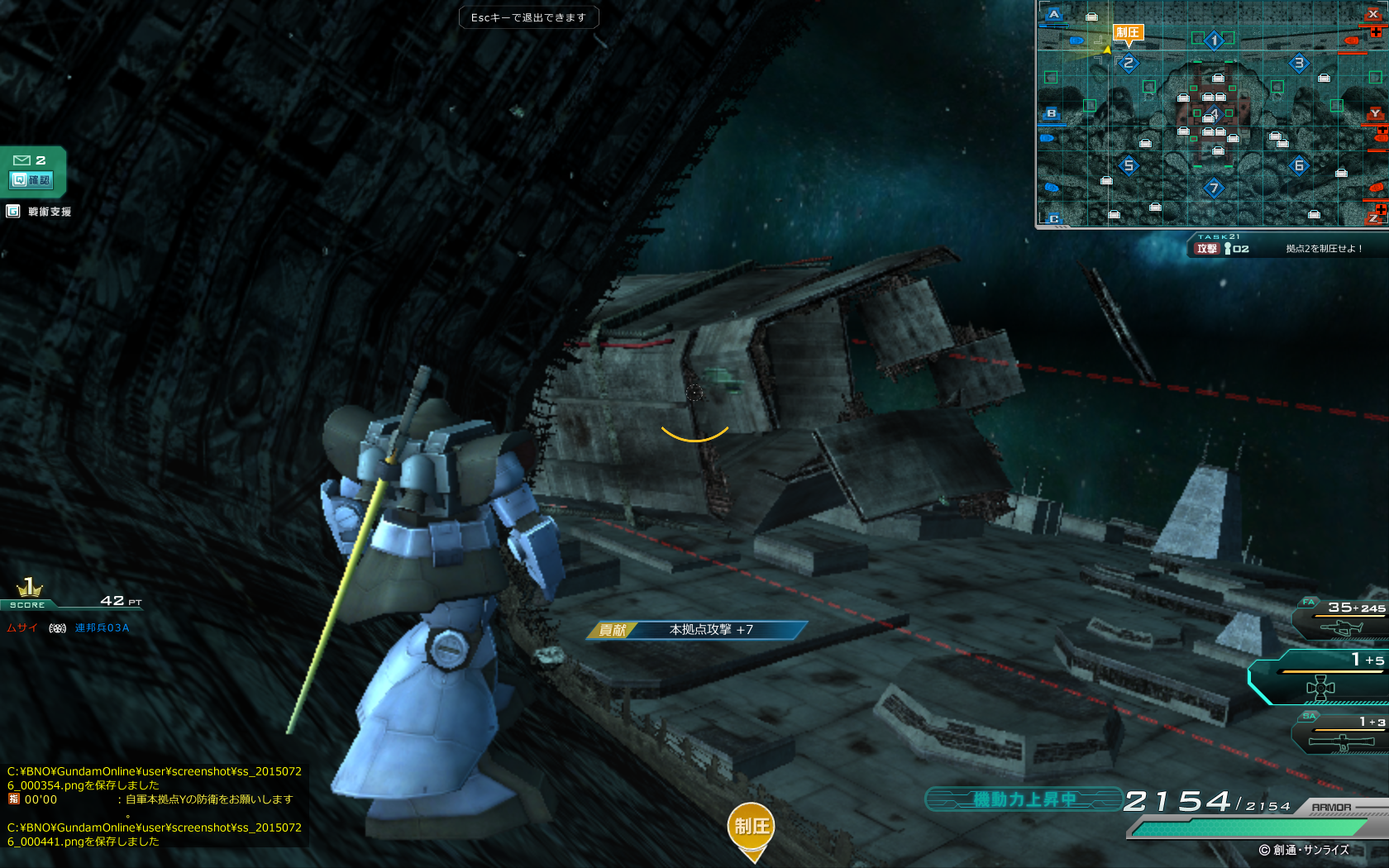Click base marker 6 on the minimap

point(1299,165)
